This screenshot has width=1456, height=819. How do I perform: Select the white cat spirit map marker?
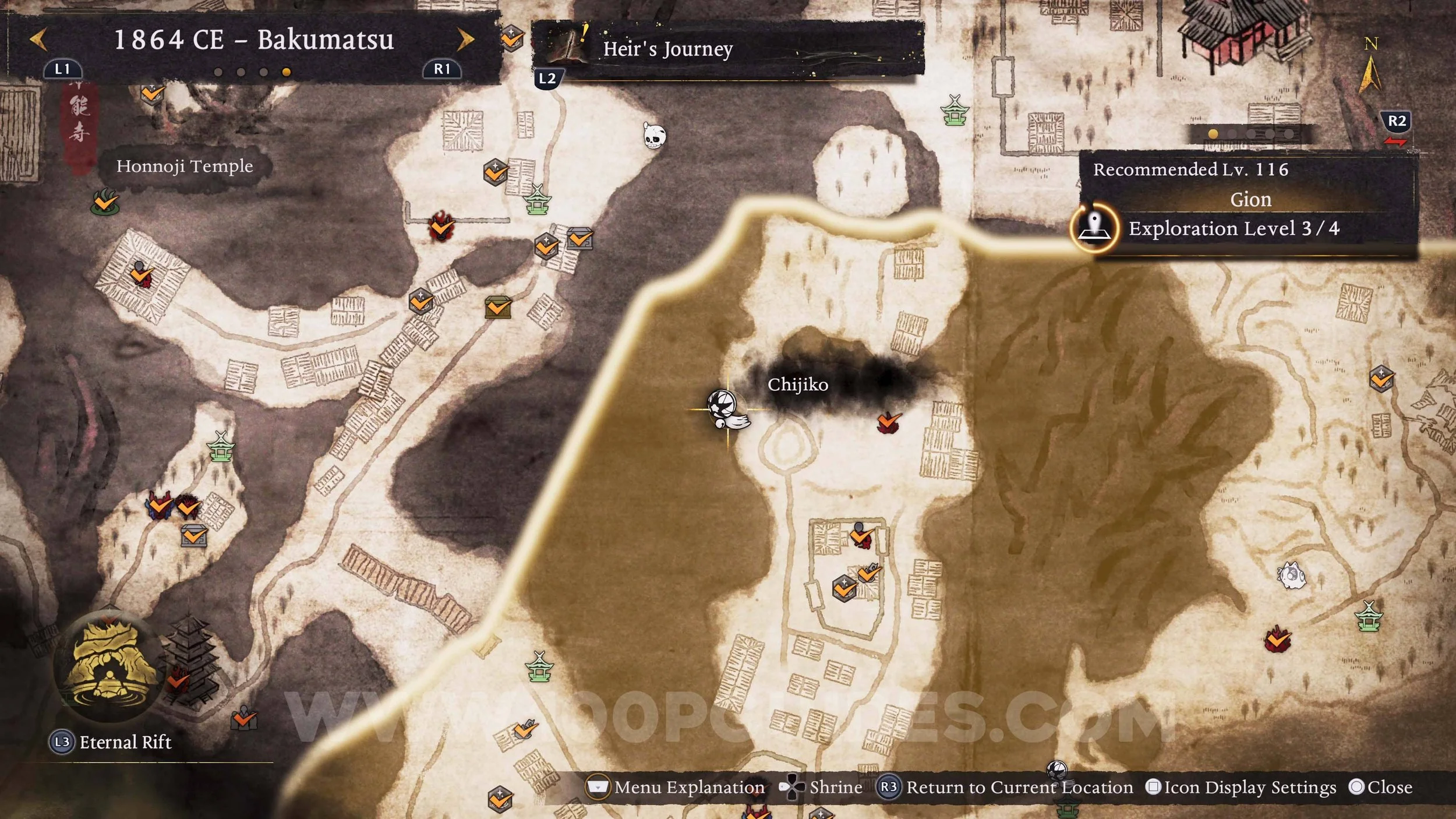pos(1291,576)
